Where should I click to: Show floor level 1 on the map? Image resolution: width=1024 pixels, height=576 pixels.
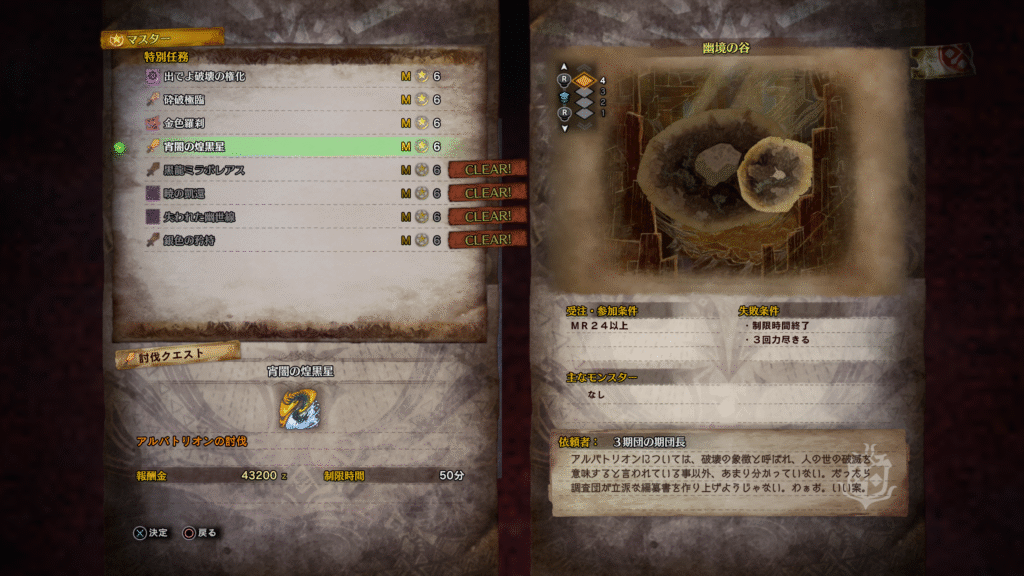583,113
